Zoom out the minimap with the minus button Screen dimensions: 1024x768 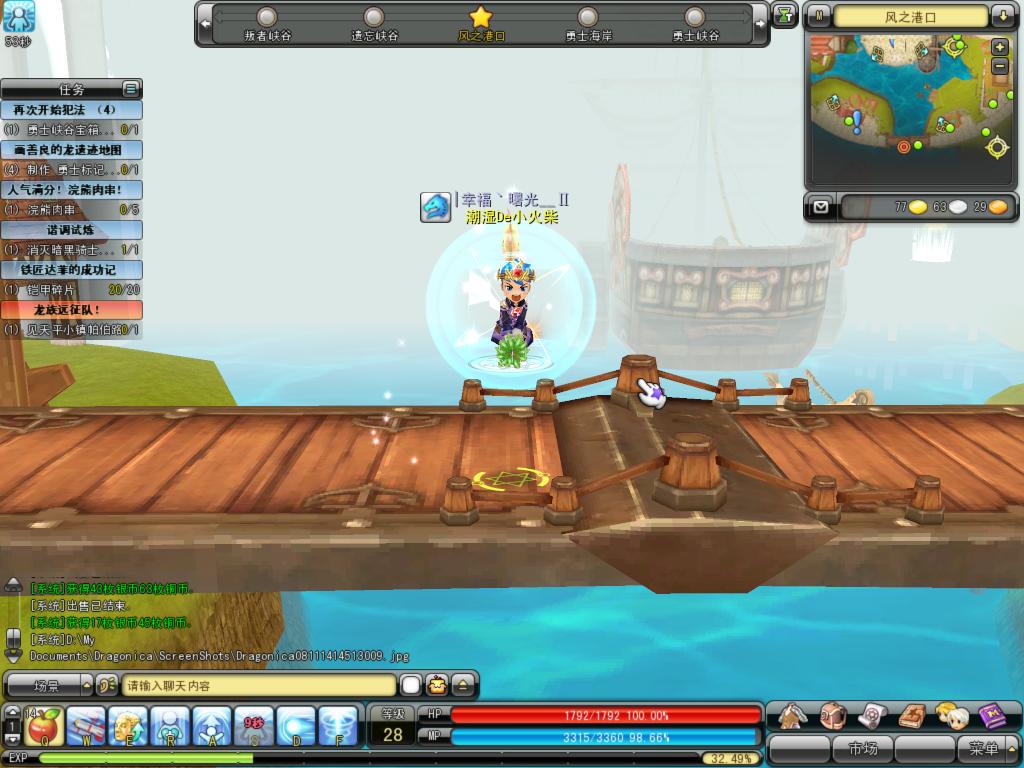999,66
